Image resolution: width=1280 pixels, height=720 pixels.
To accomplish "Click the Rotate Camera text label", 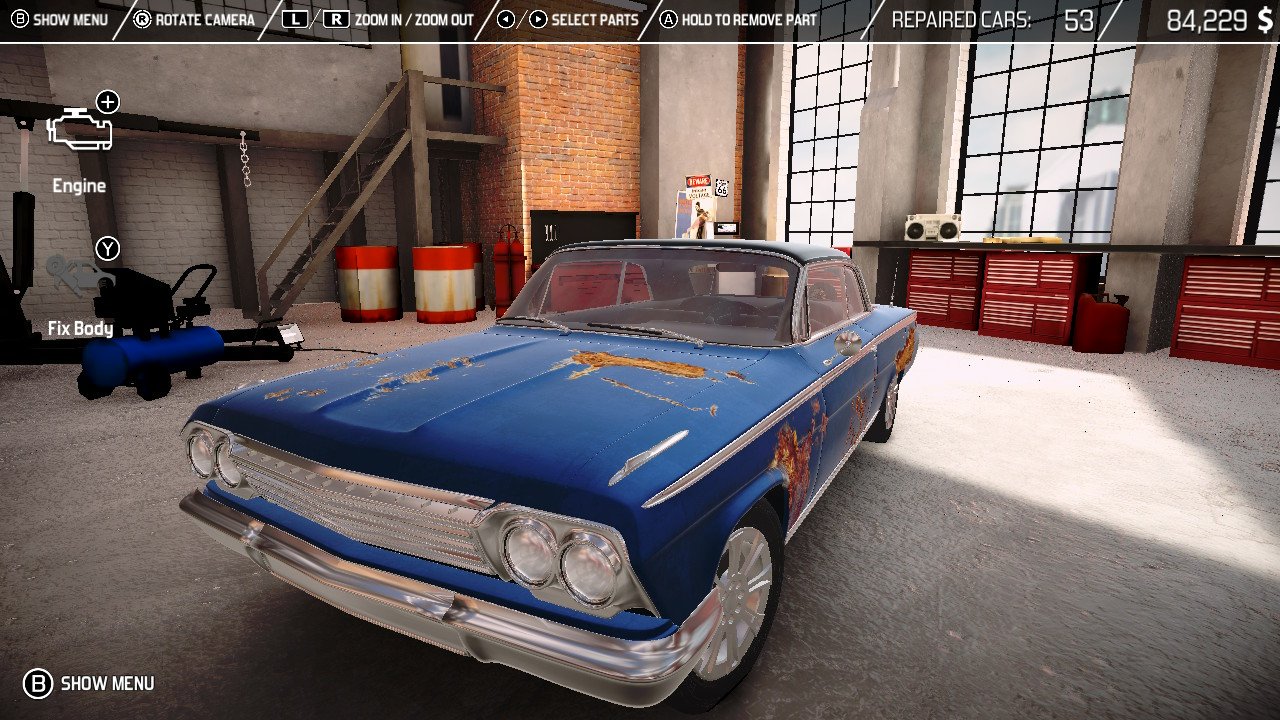I will [207, 19].
